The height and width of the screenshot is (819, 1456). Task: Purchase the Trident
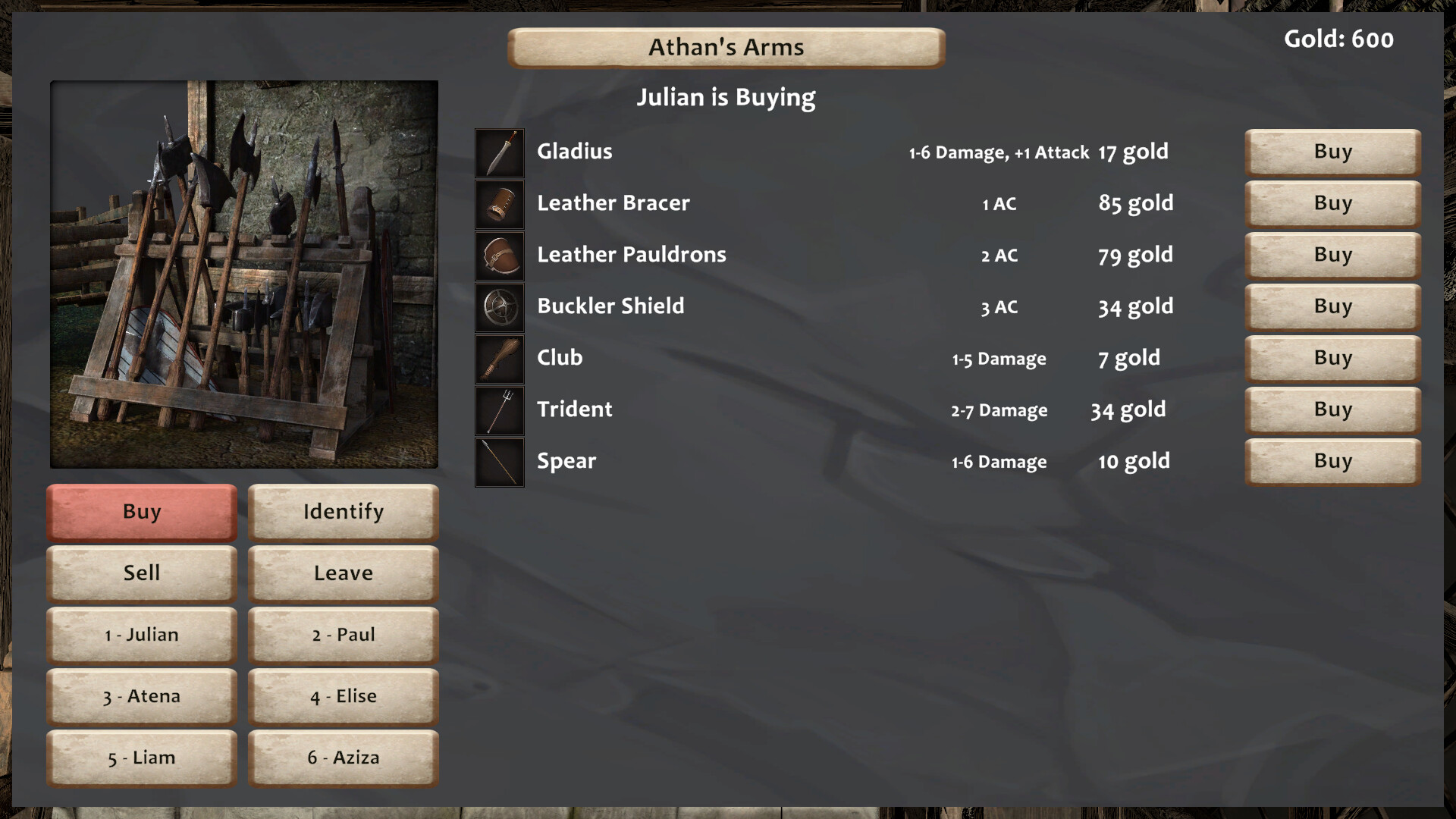click(1332, 409)
